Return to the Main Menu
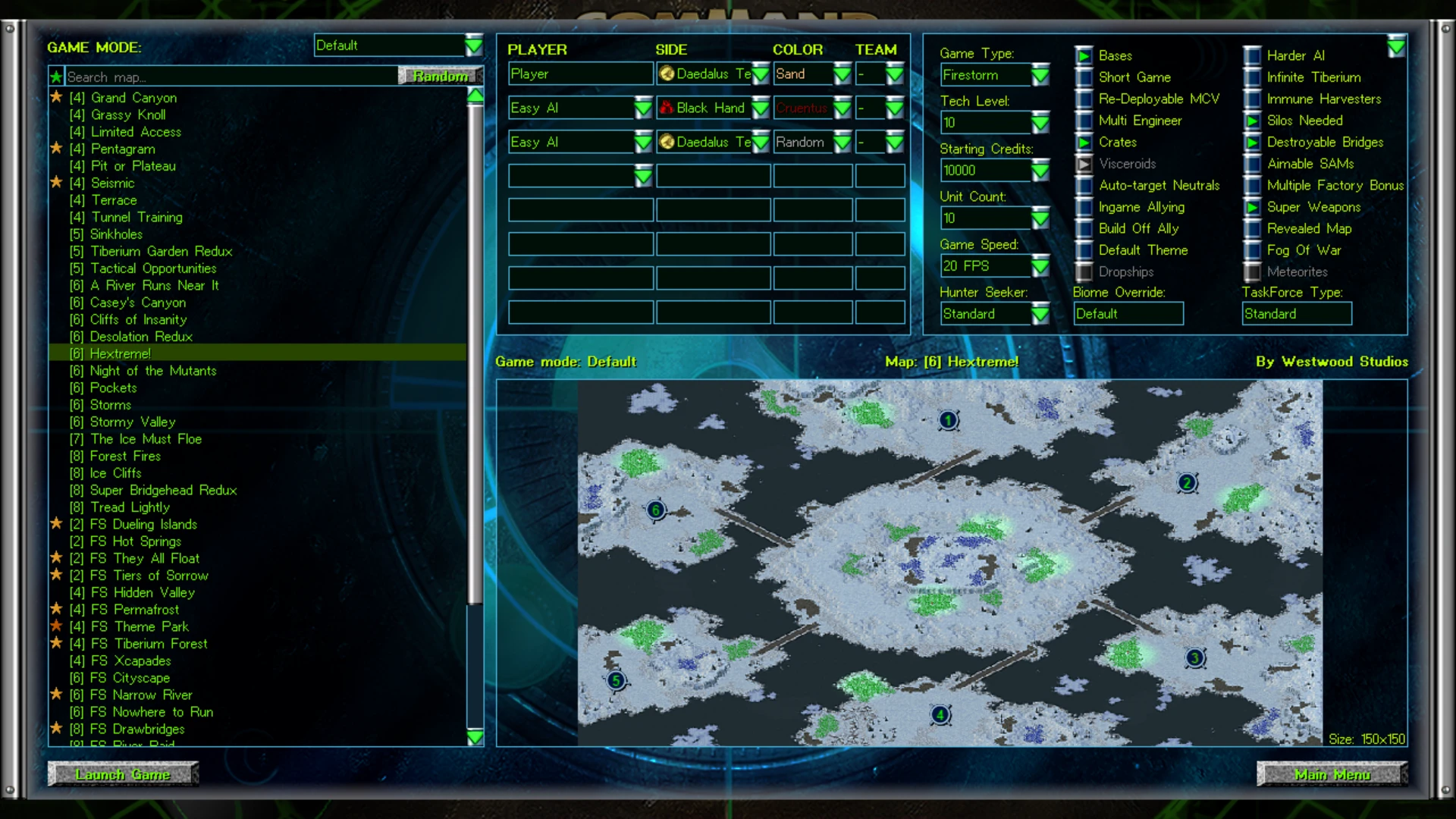 click(x=1332, y=774)
